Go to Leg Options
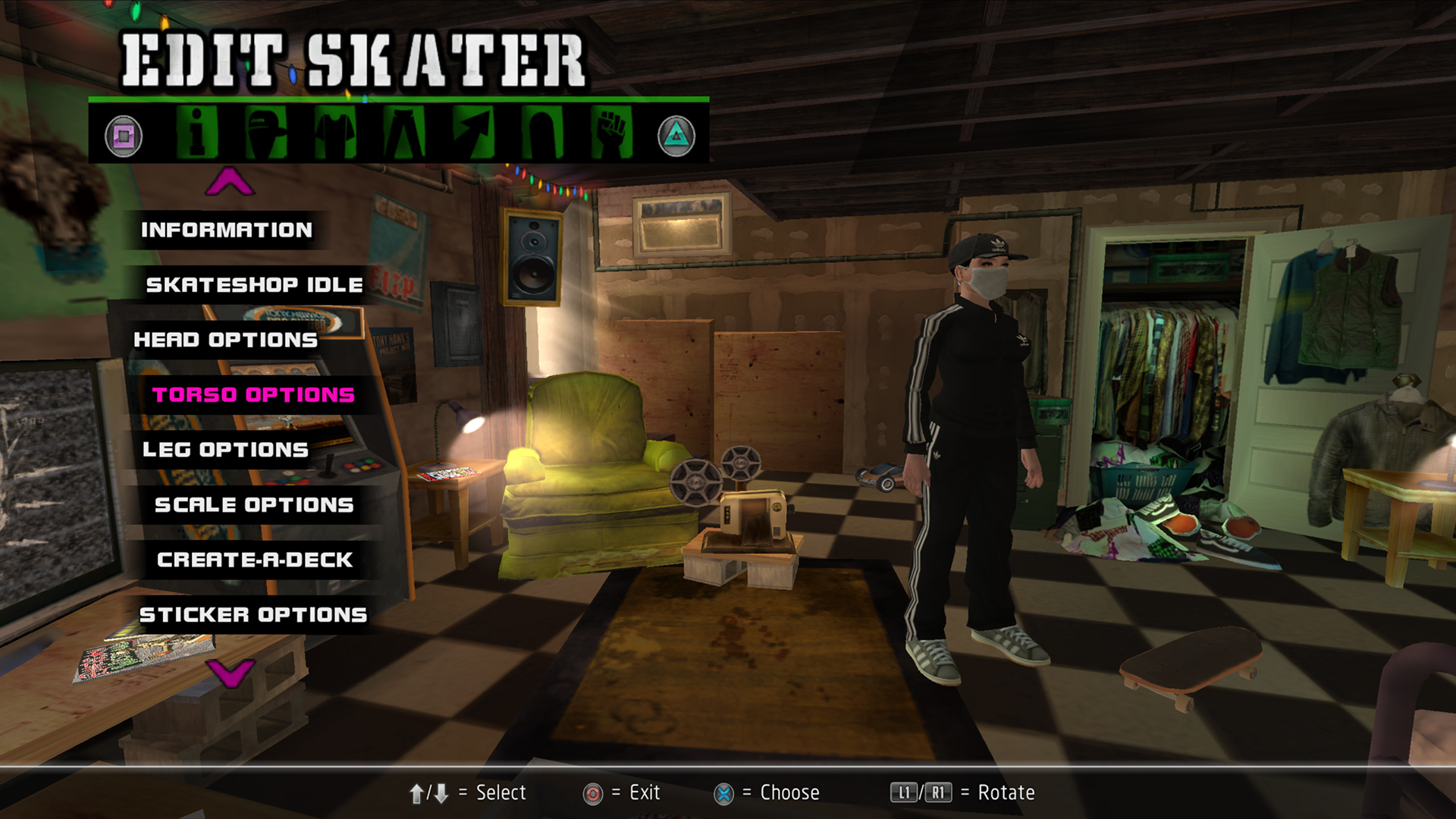 click(x=225, y=450)
